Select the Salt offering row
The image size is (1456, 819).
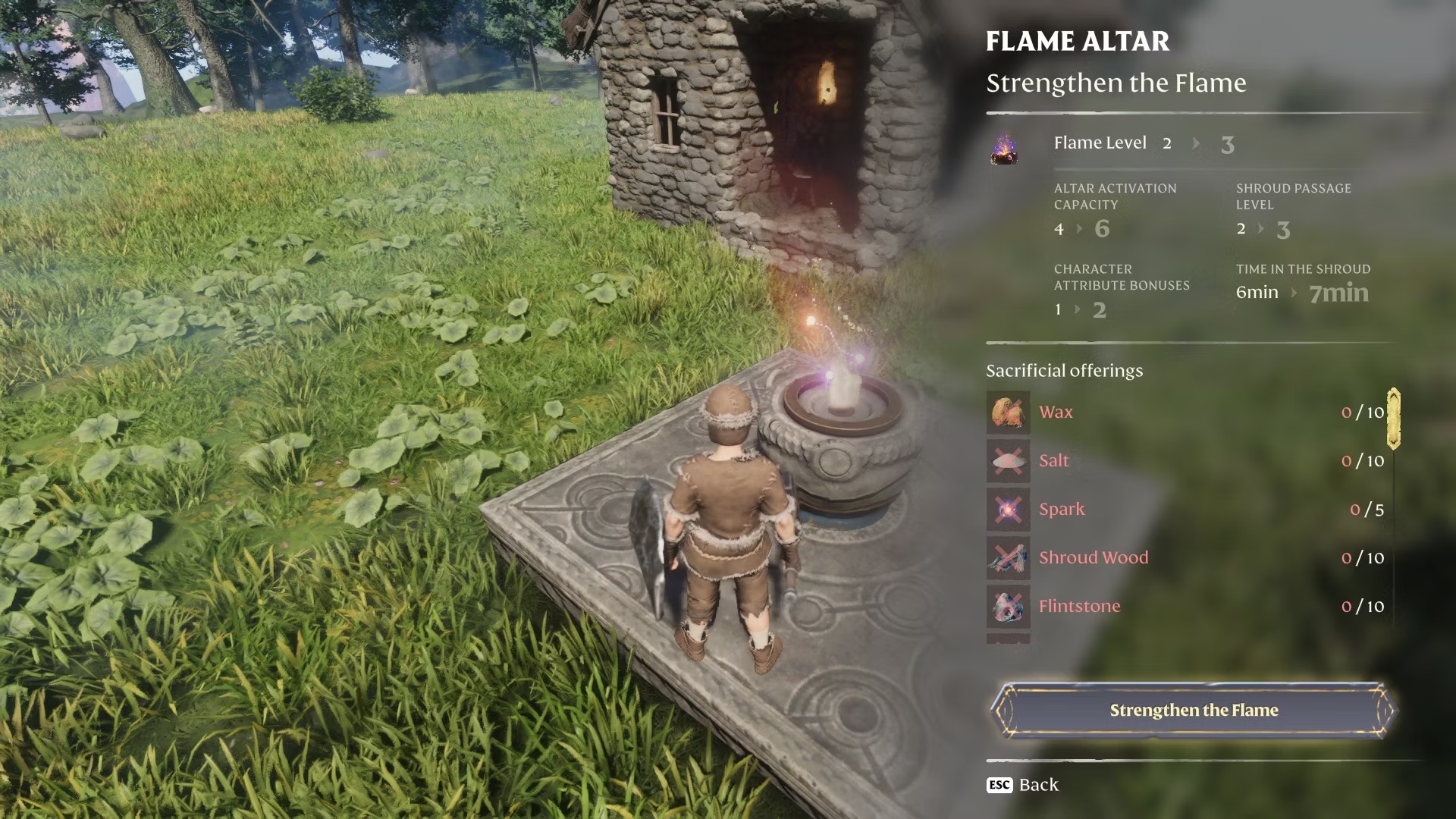point(1188,461)
